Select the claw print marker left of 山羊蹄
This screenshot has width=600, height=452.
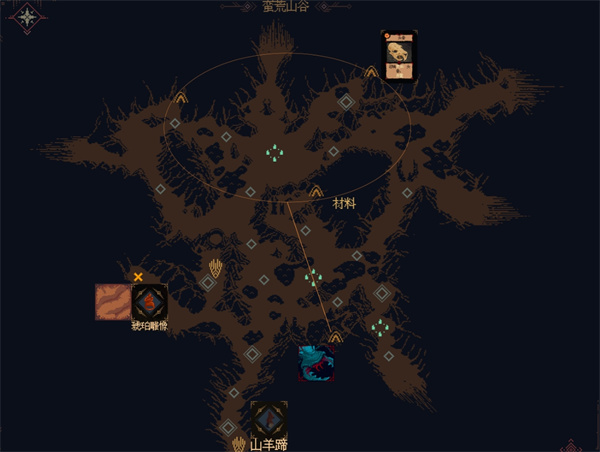click(x=238, y=443)
